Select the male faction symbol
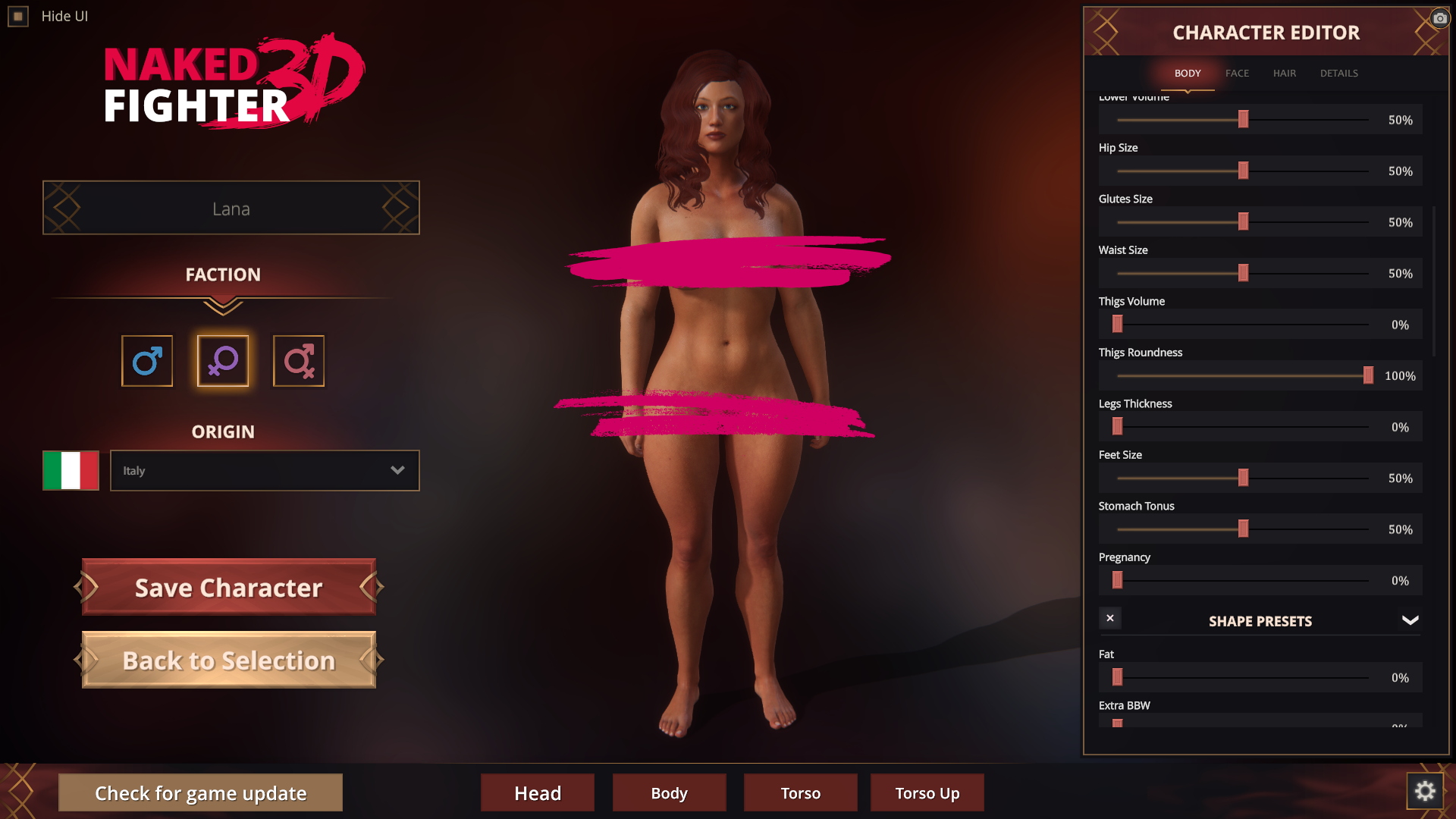The width and height of the screenshot is (1456, 819). (x=147, y=361)
